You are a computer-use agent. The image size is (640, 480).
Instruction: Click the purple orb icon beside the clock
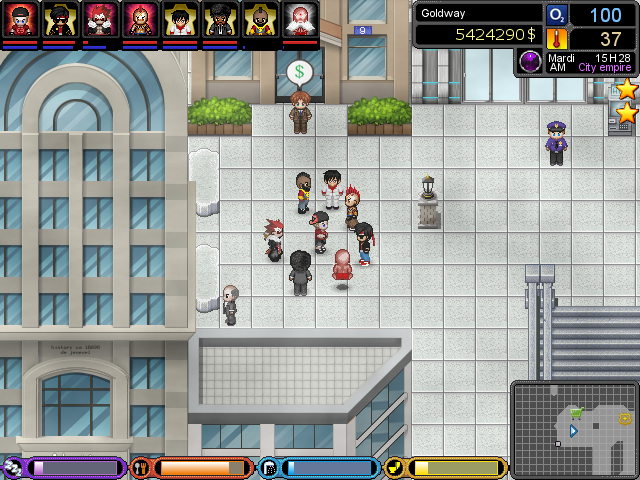[x=529, y=62]
